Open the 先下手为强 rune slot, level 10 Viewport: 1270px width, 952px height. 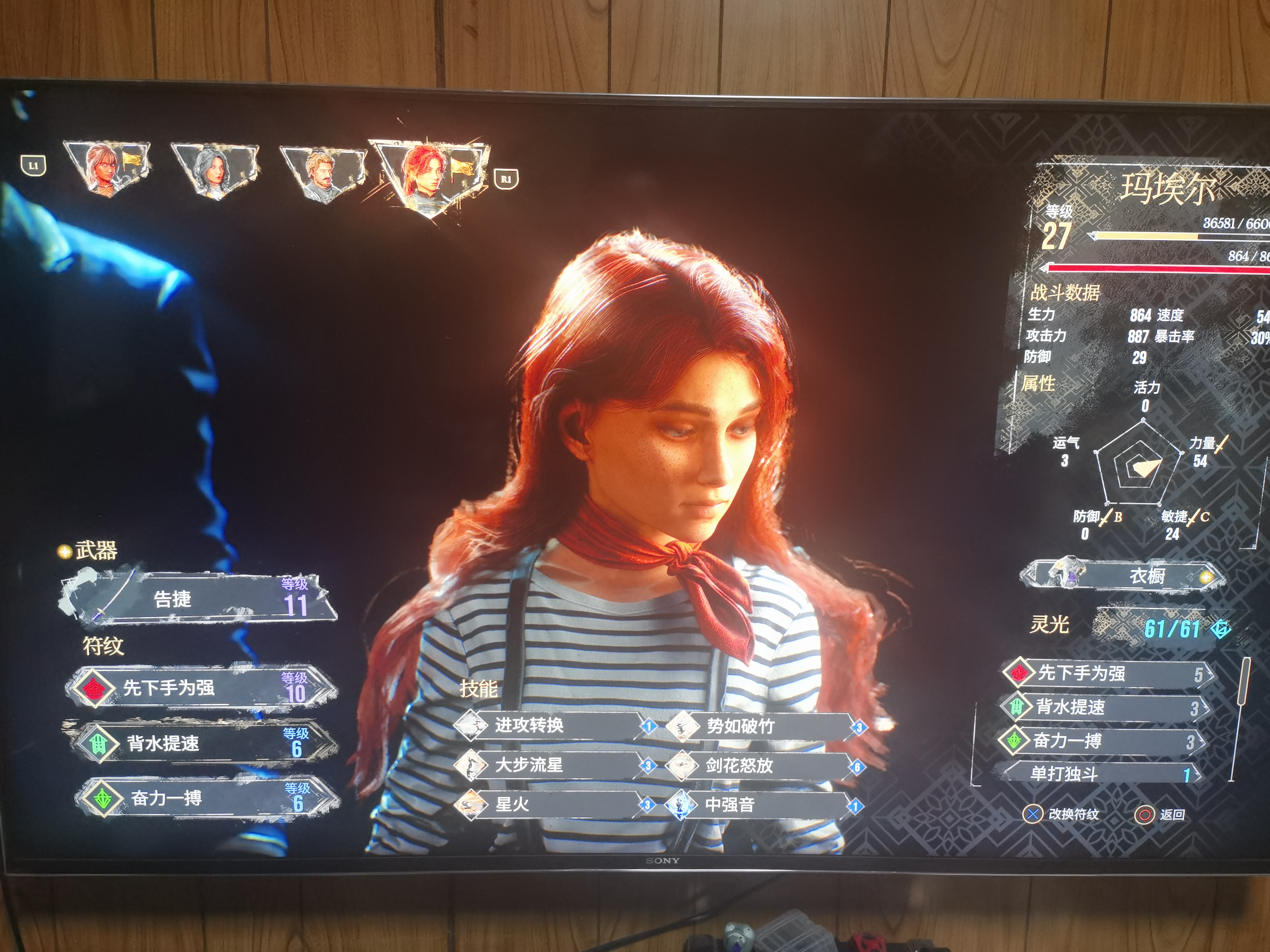click(201, 687)
